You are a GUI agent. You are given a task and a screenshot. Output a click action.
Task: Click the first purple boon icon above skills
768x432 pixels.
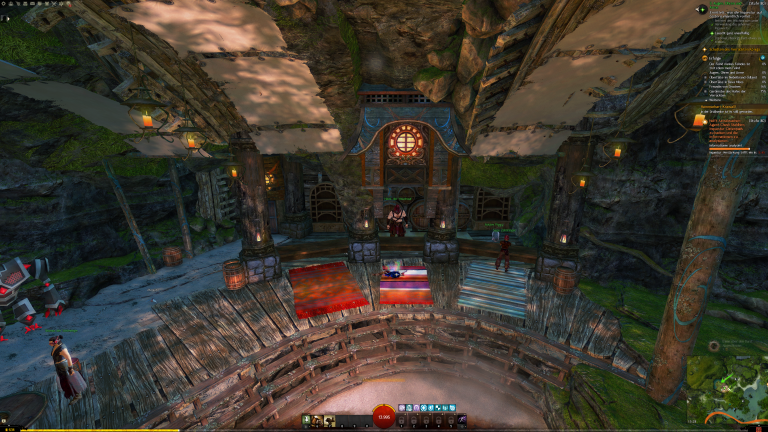(x=401, y=408)
